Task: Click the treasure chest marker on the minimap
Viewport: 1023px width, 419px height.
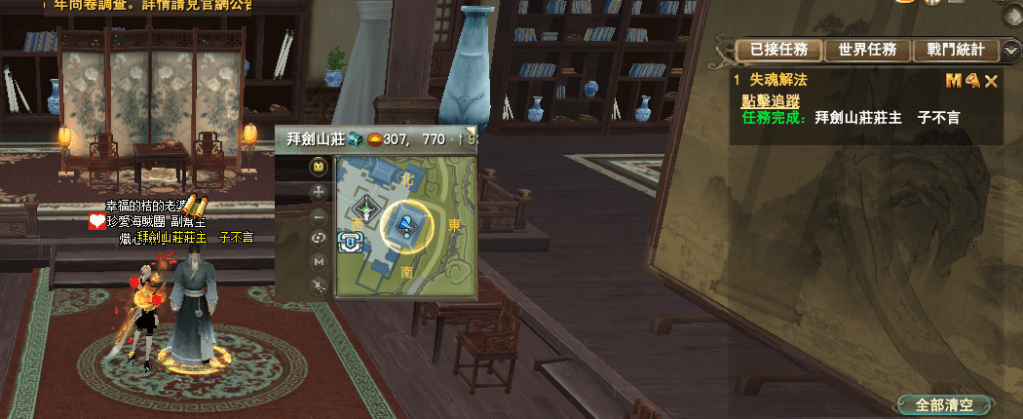Action: [x=350, y=241]
